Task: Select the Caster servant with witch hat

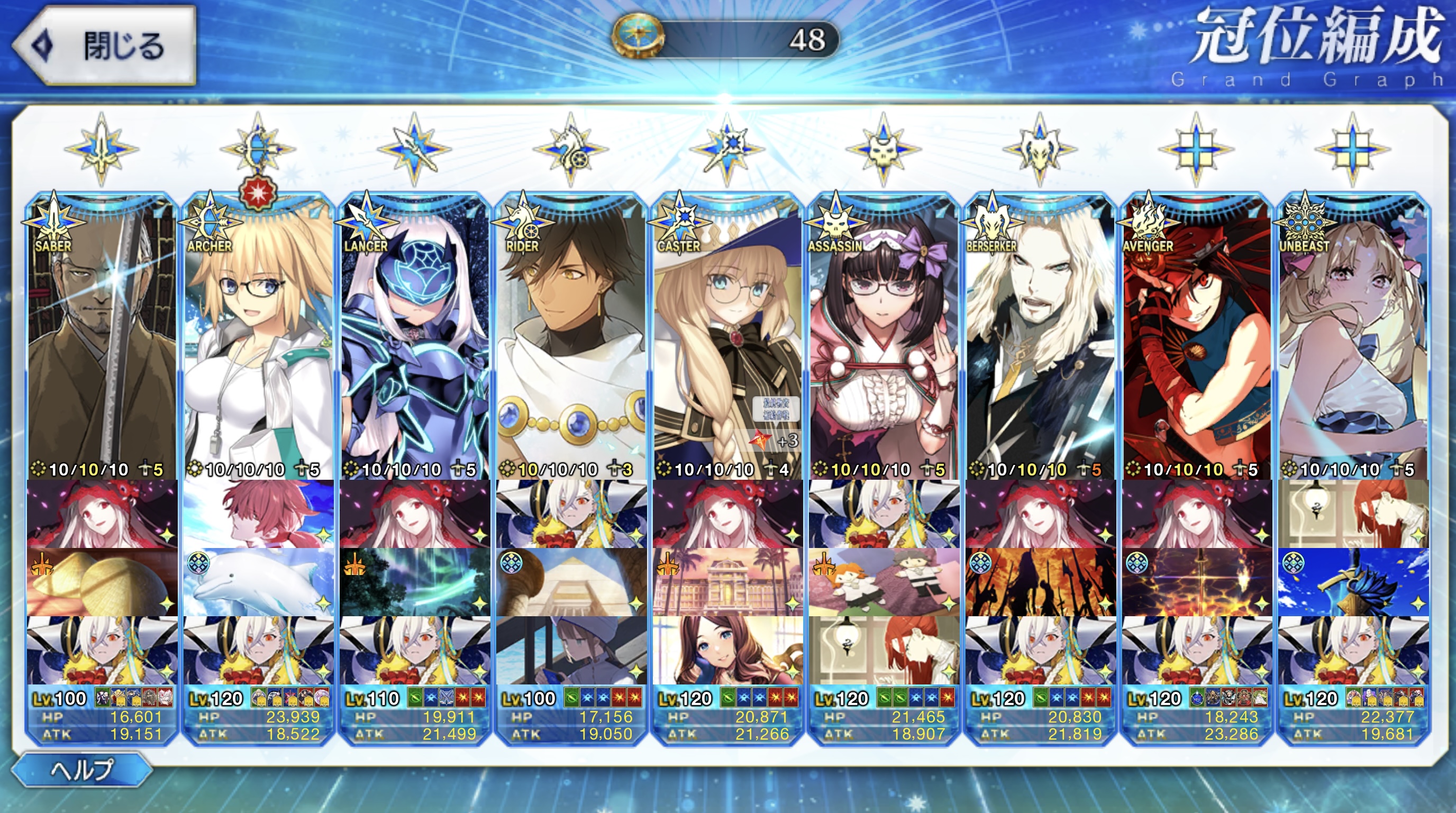Action: (727, 339)
